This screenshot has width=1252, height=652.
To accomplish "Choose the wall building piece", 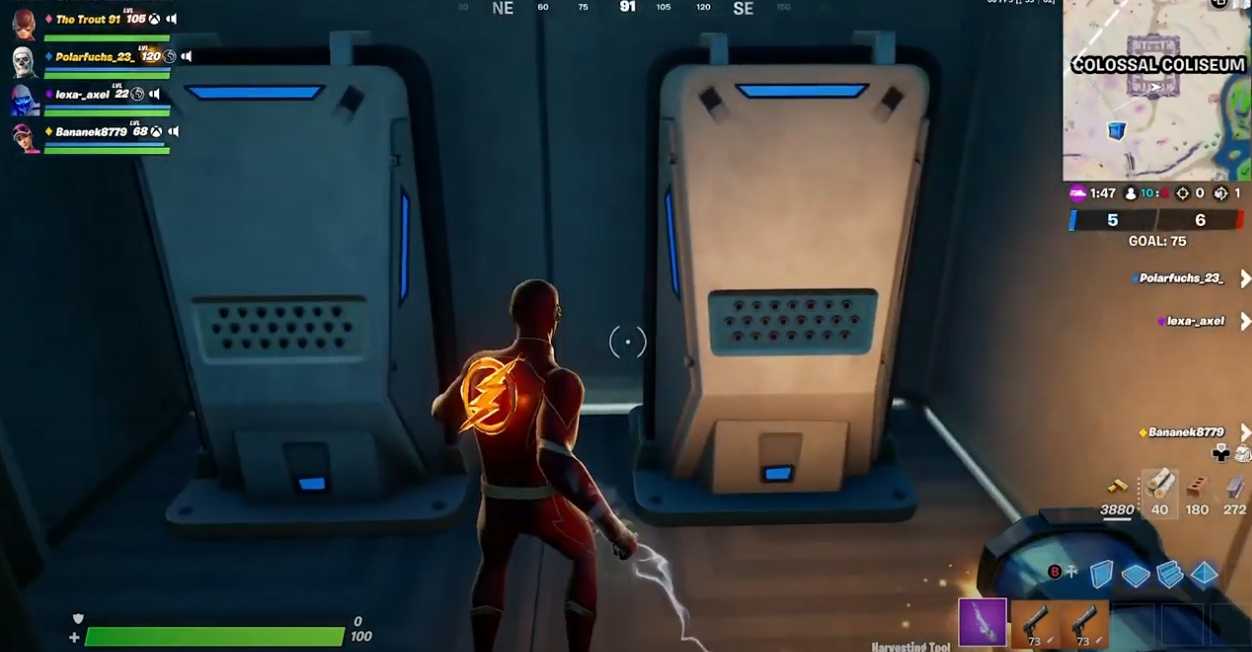I will tap(1101, 574).
